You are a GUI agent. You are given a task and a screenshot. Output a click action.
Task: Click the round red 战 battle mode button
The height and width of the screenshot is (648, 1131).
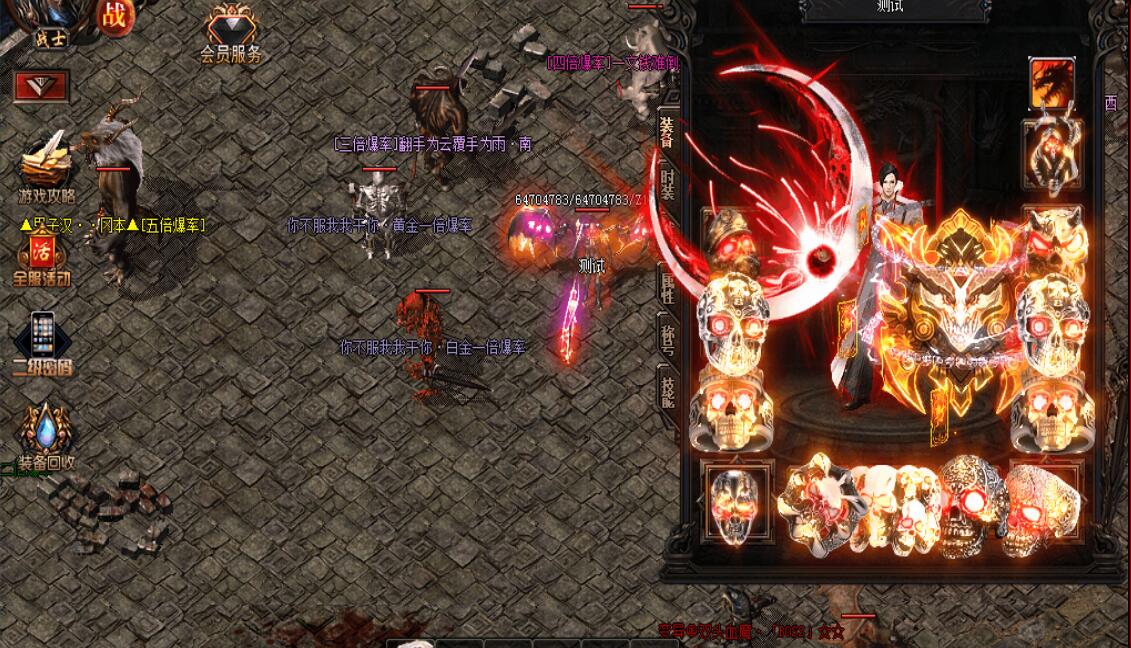[114, 14]
